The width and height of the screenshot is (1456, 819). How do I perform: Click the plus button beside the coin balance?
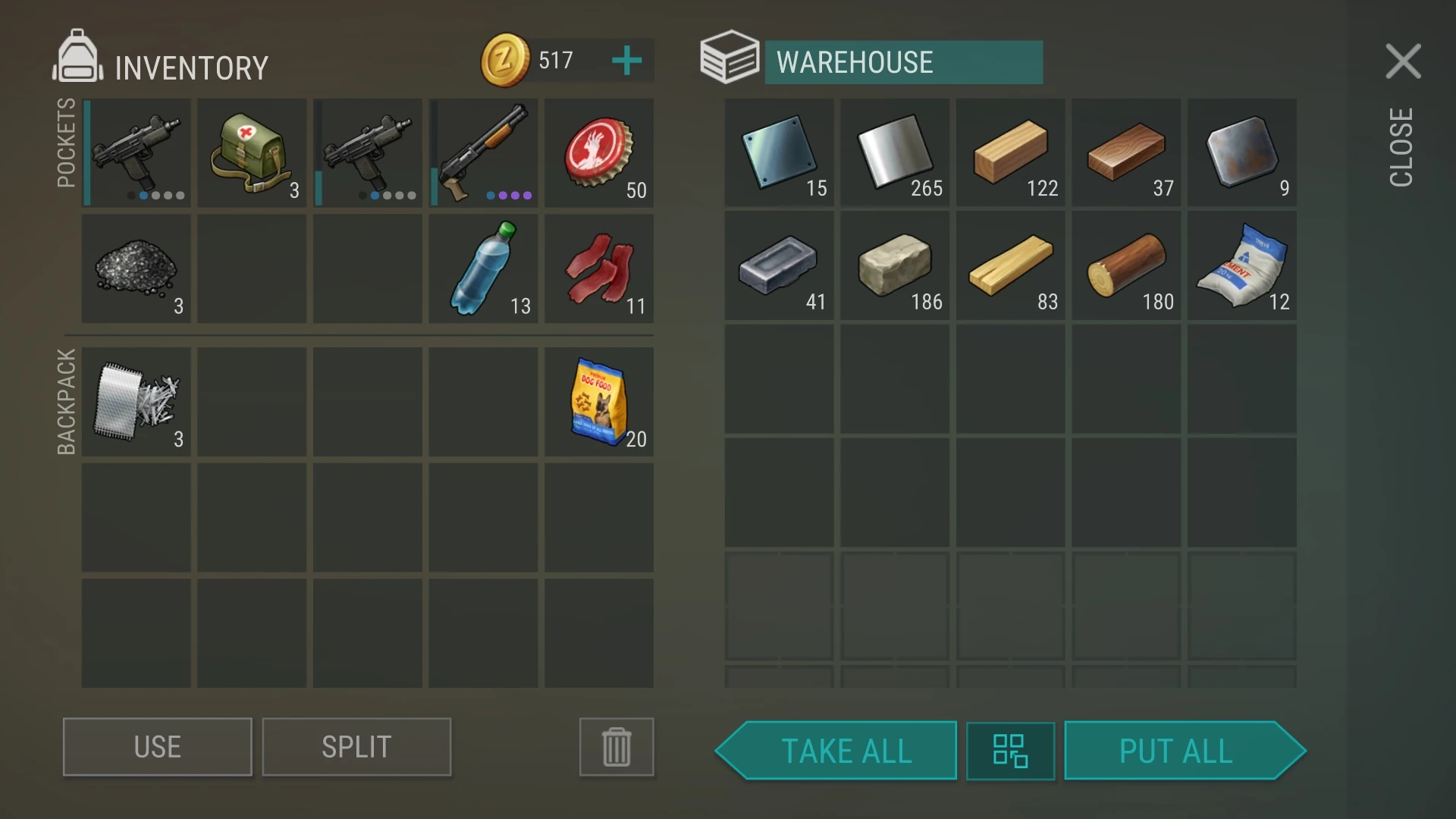click(x=626, y=60)
